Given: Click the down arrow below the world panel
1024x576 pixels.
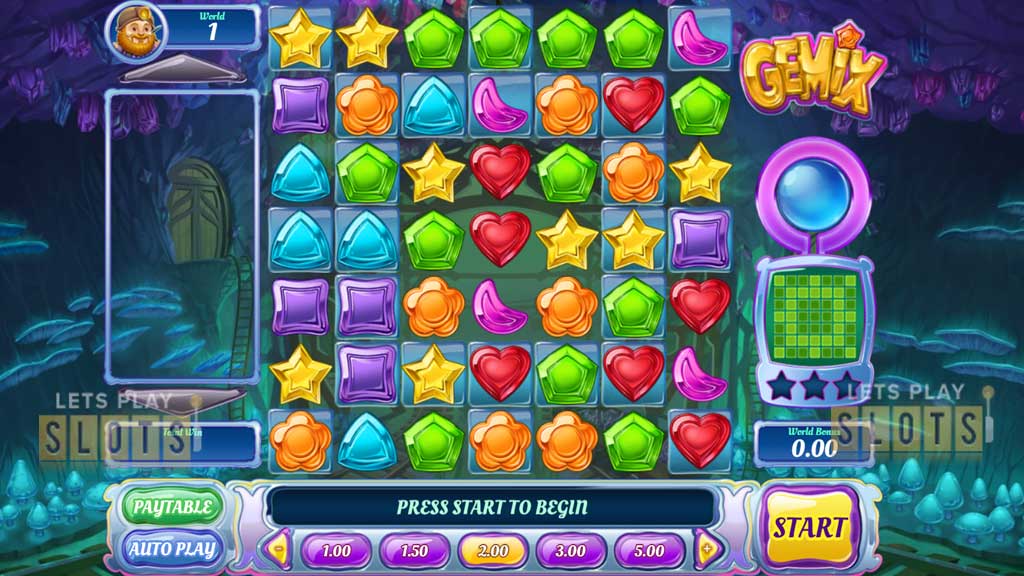Looking at the screenshot, I should coord(178,399).
